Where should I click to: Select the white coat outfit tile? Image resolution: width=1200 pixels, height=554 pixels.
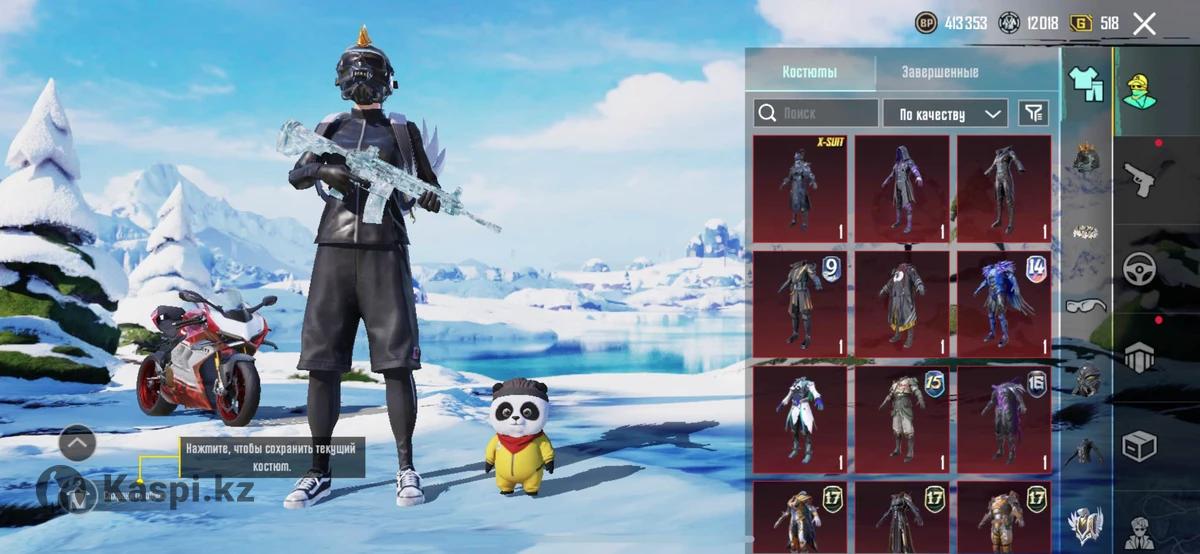coord(800,420)
